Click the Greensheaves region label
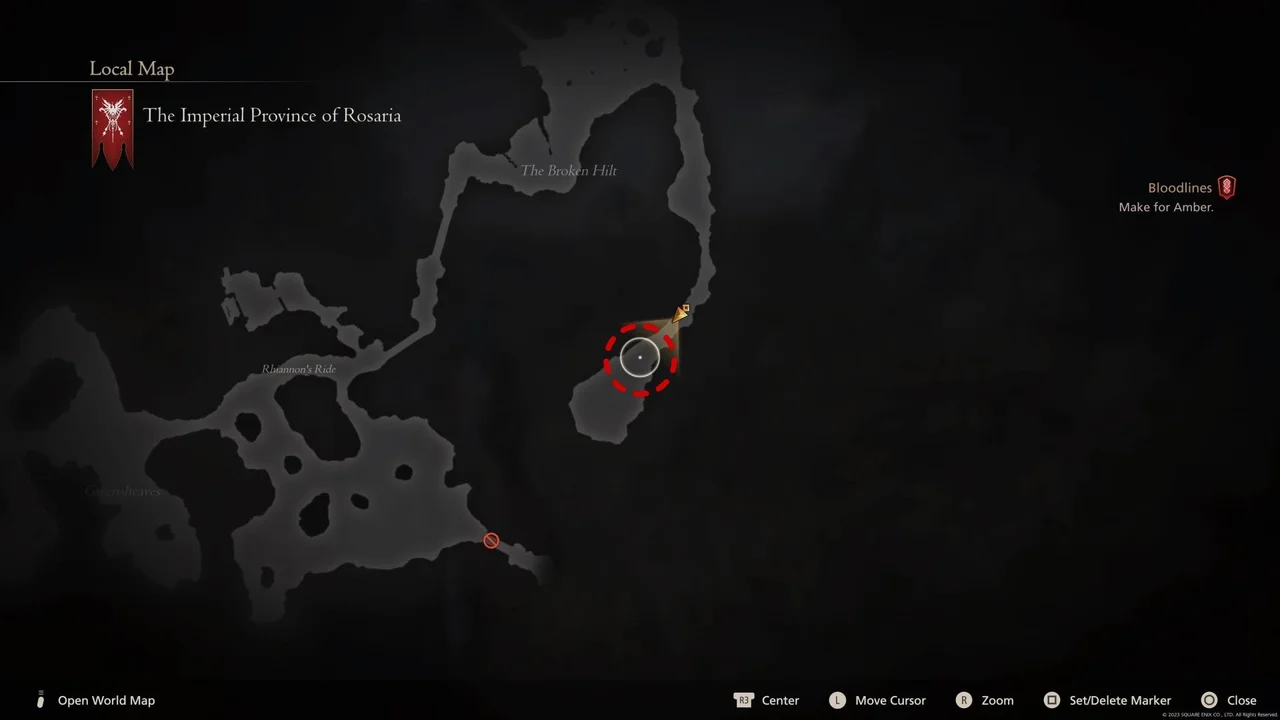1280x720 pixels. coord(123,491)
